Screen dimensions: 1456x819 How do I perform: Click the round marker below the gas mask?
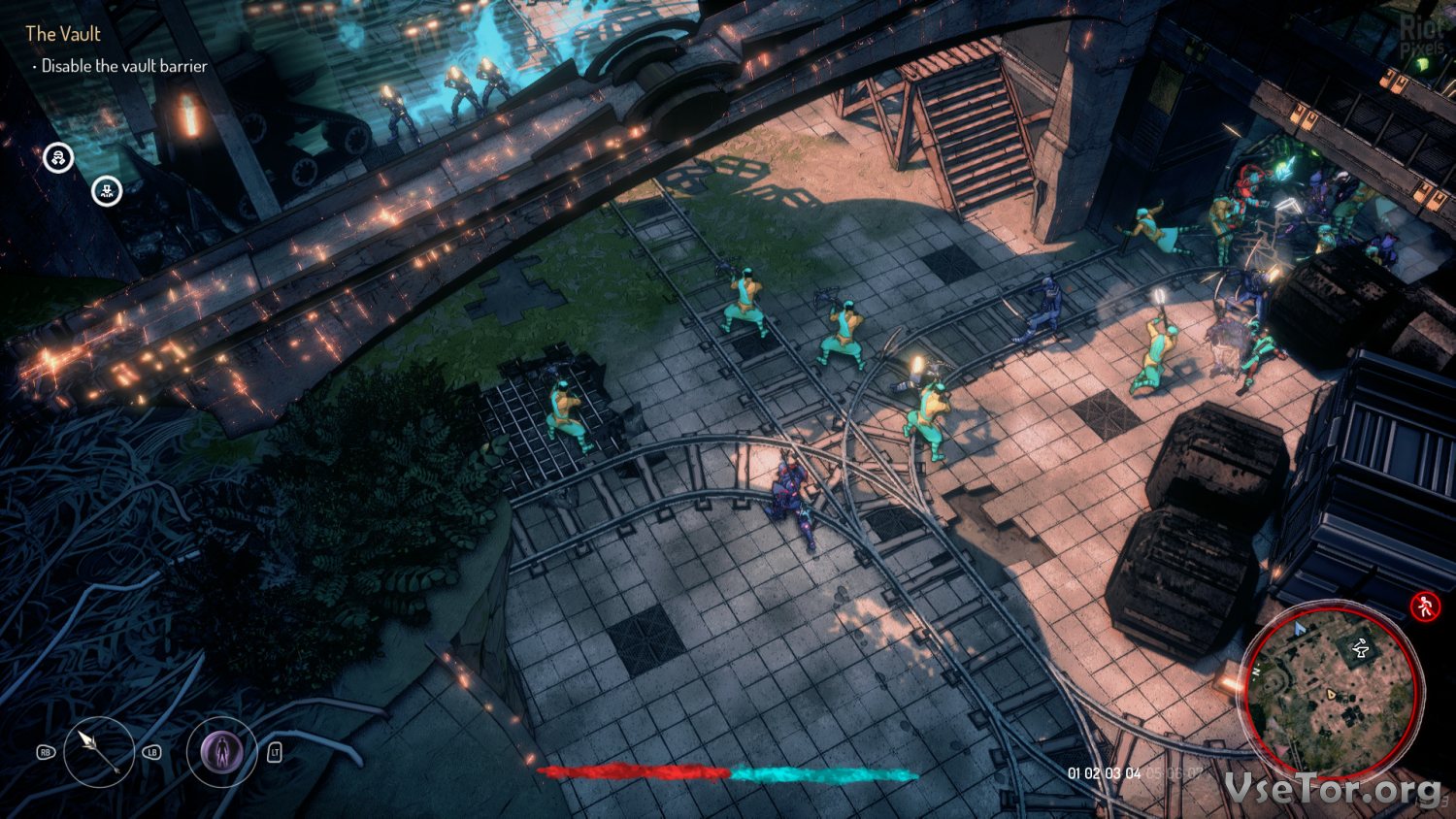(107, 190)
